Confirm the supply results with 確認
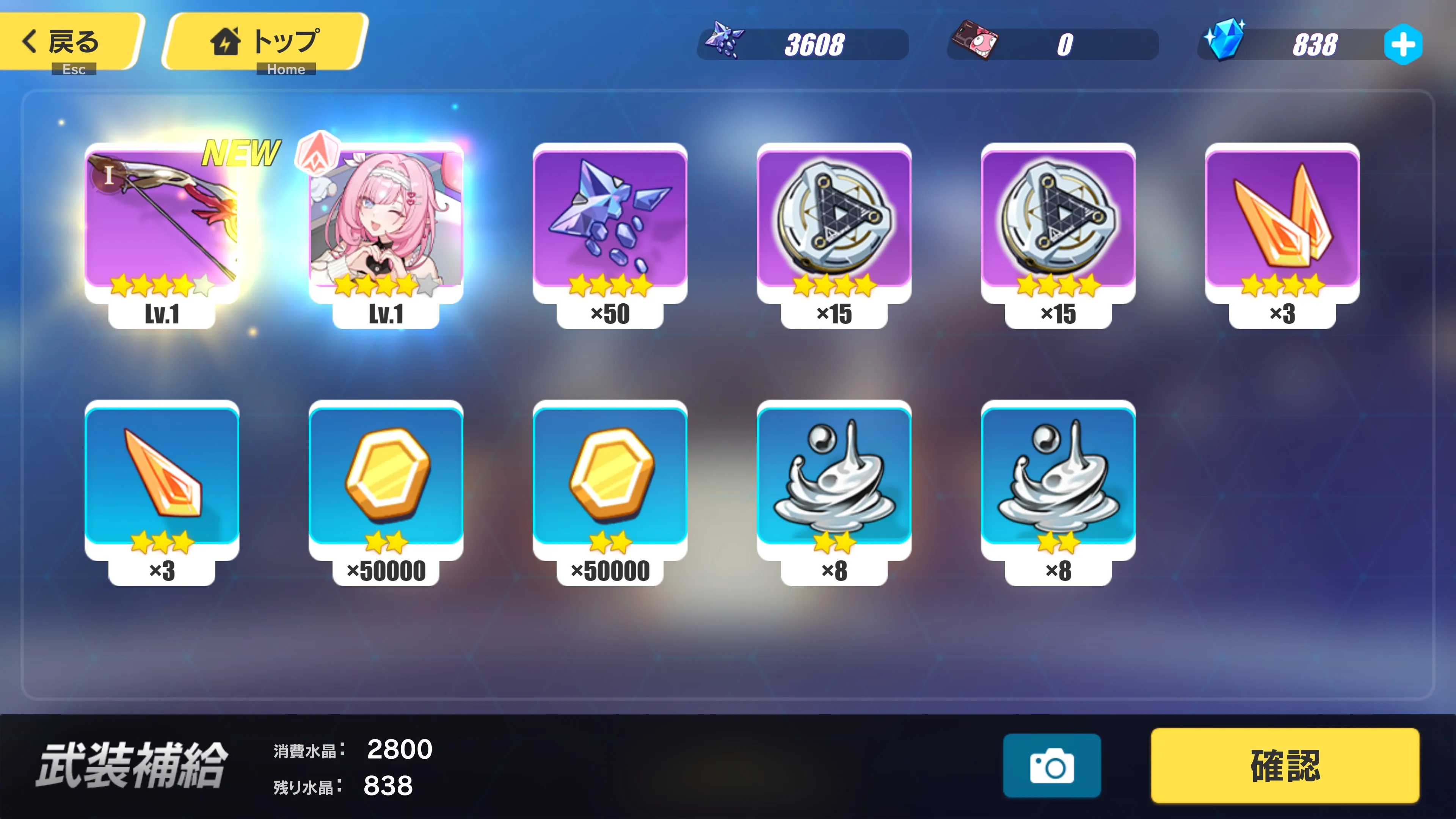 coord(1285,765)
